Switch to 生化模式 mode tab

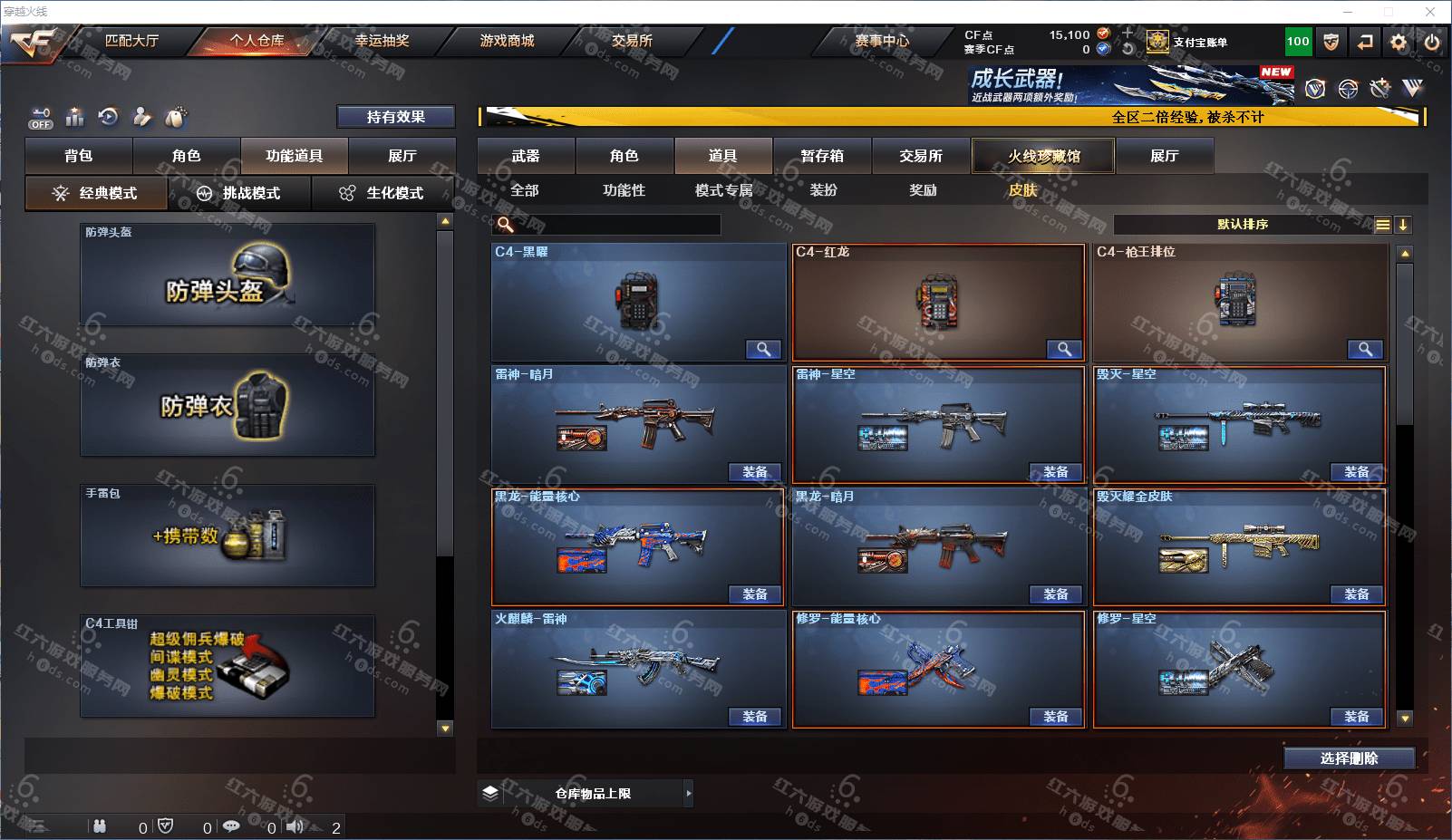[382, 193]
